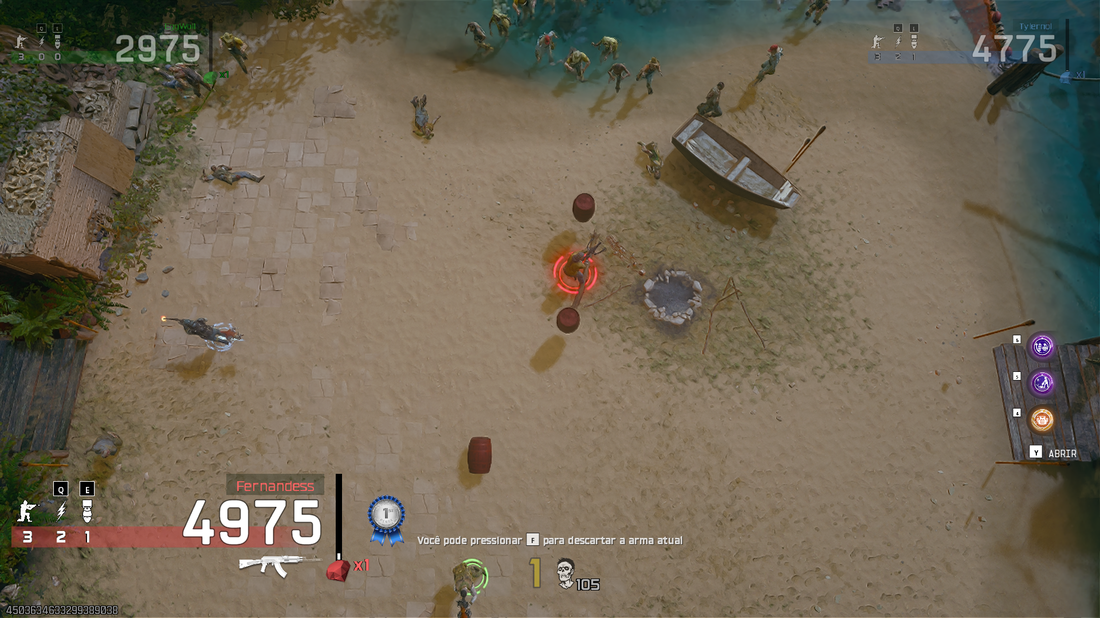Screen dimensions: 1100x618
Task: Click the red gem item icon
Action: 338,569
